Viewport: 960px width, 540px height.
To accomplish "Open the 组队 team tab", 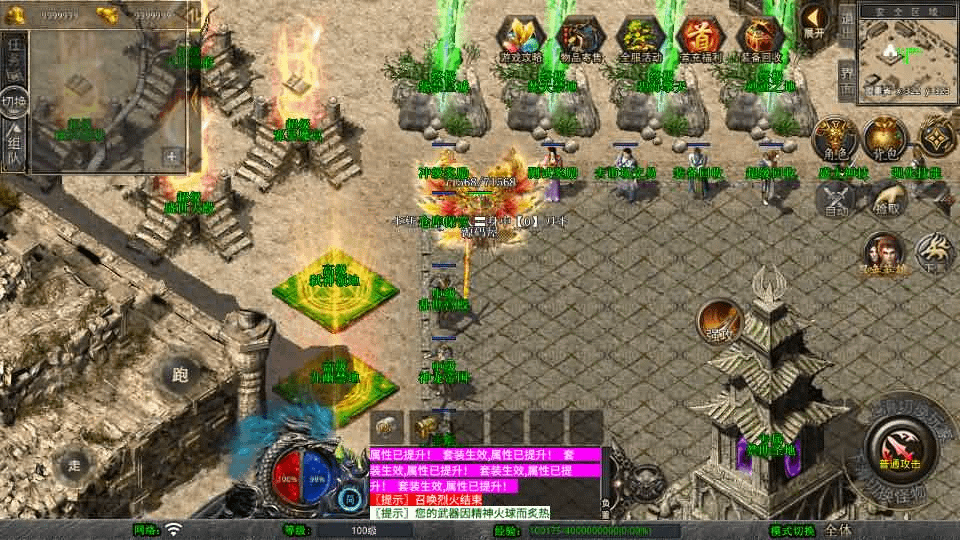I will 14,144.
